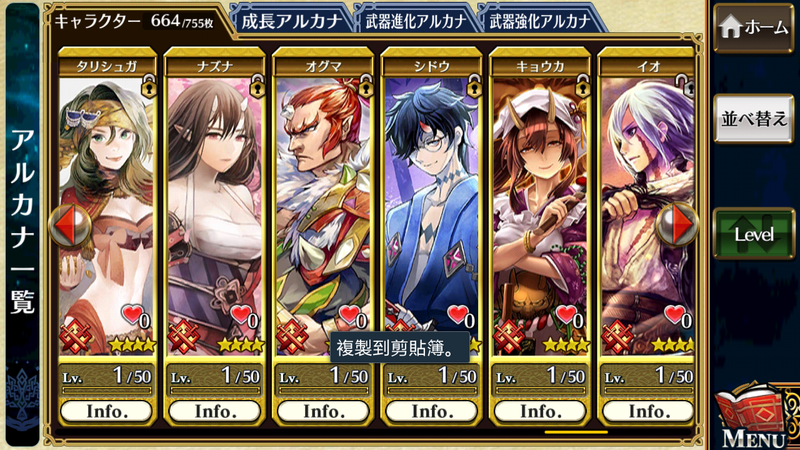Show the next page with the right arrow
The image size is (800, 450).
click(683, 226)
